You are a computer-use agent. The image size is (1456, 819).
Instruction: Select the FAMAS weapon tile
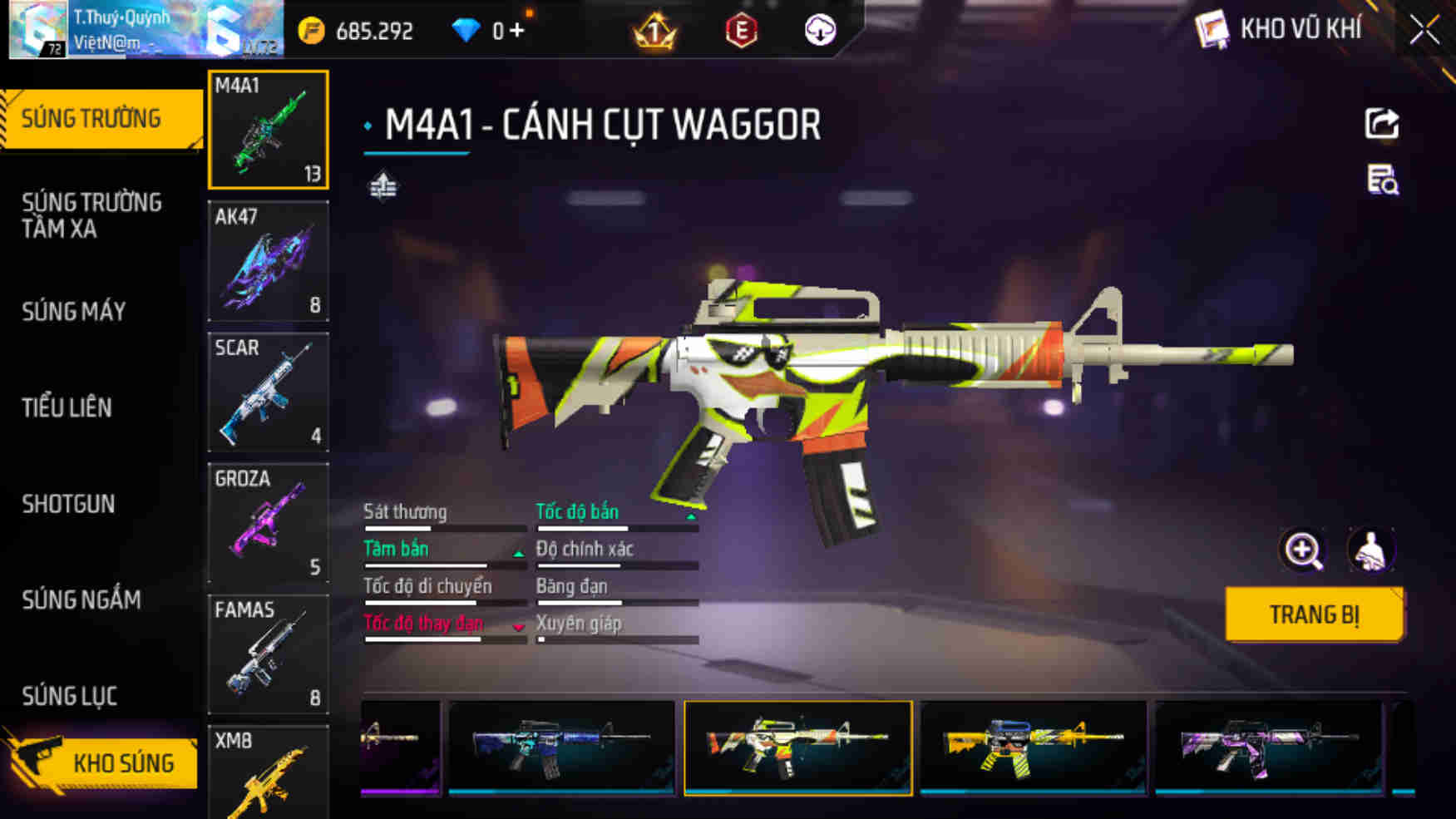click(x=268, y=654)
